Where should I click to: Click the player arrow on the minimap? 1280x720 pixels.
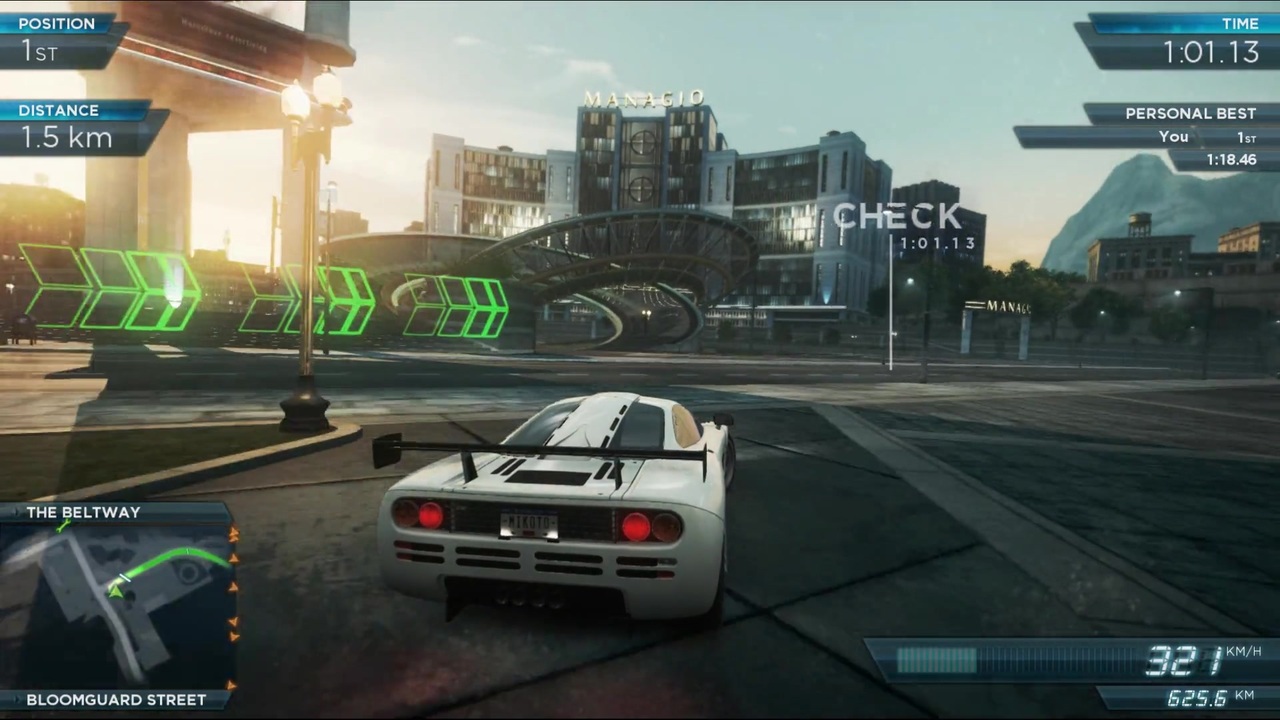coord(117,592)
